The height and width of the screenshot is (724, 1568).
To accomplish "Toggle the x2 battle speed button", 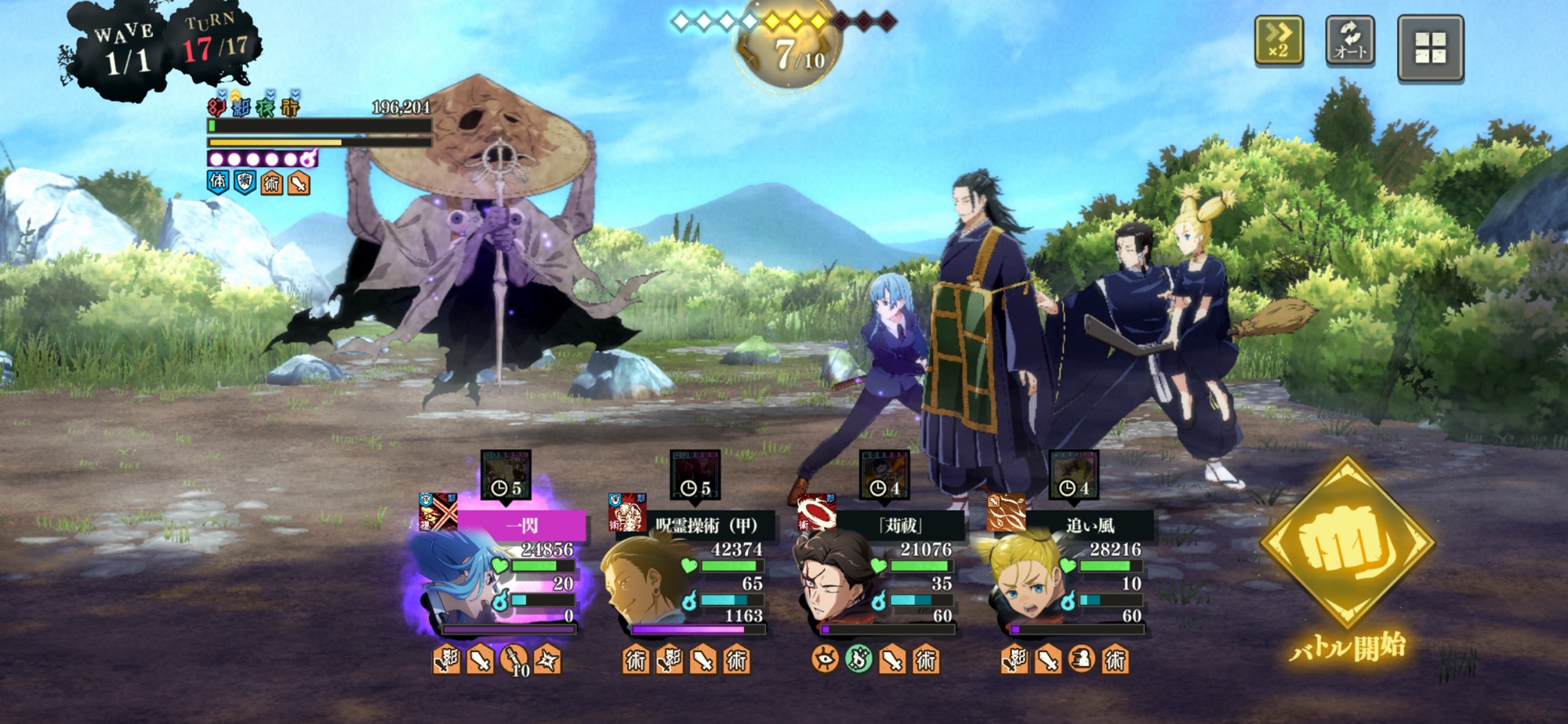I will coord(1279,41).
